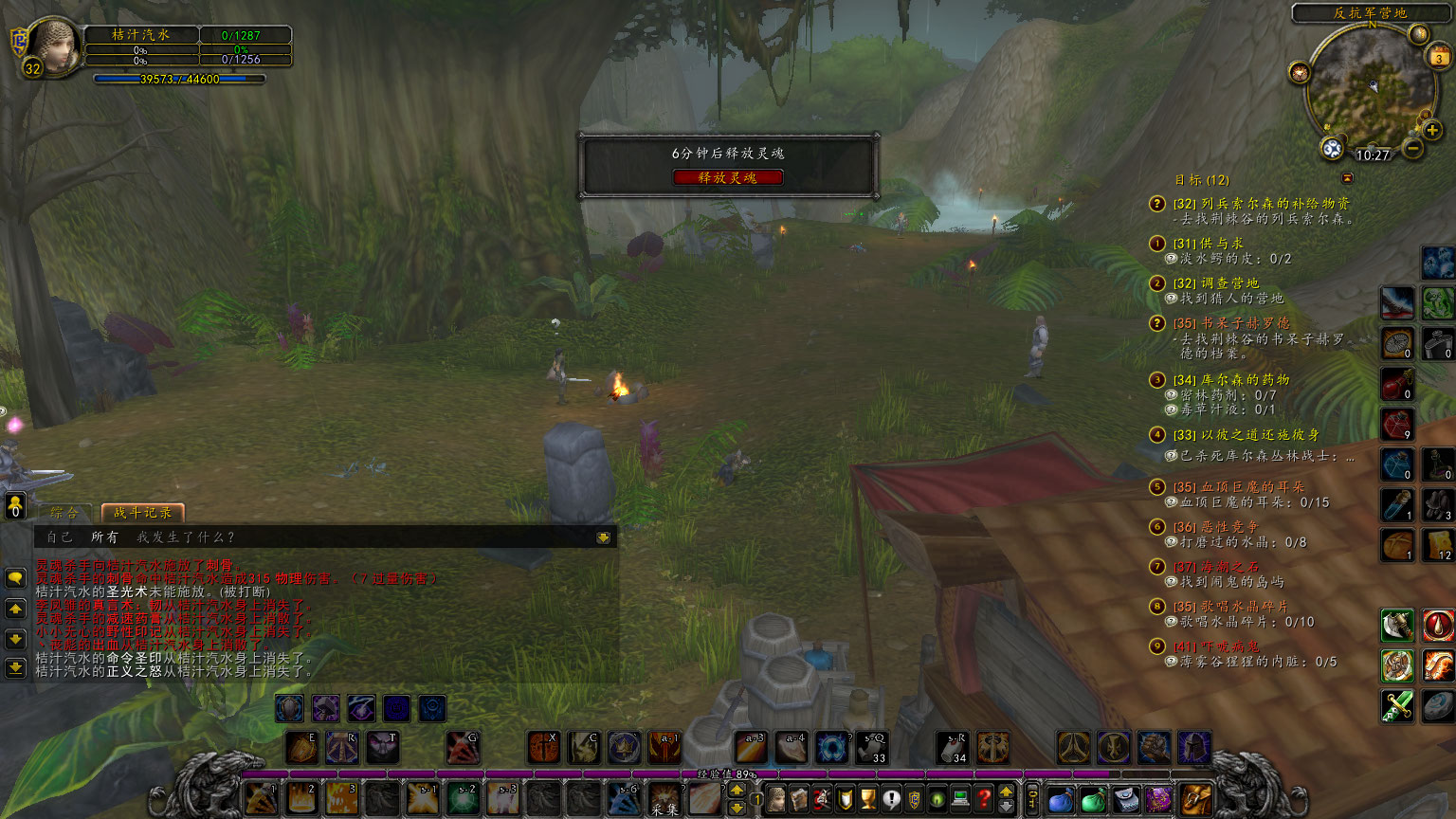Click the golden exclamation quest log icon
1456x819 pixels.
click(892, 798)
